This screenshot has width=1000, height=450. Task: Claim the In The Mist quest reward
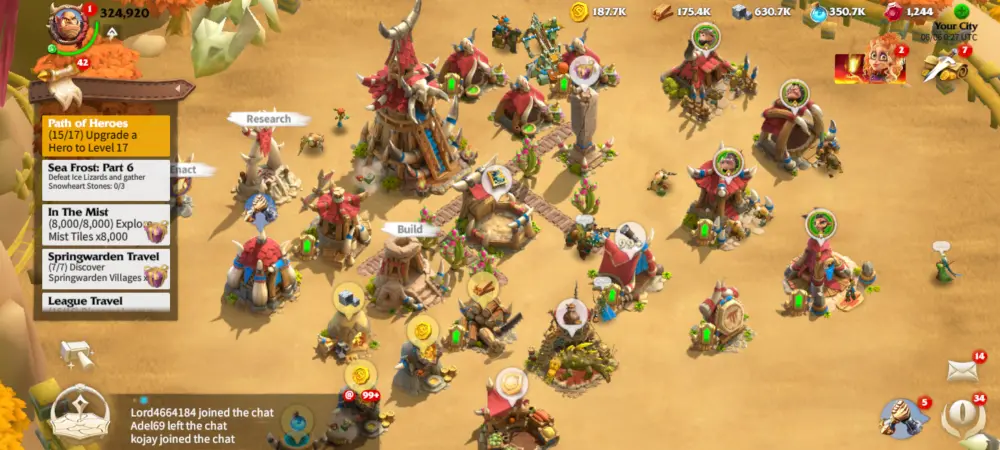156,230
